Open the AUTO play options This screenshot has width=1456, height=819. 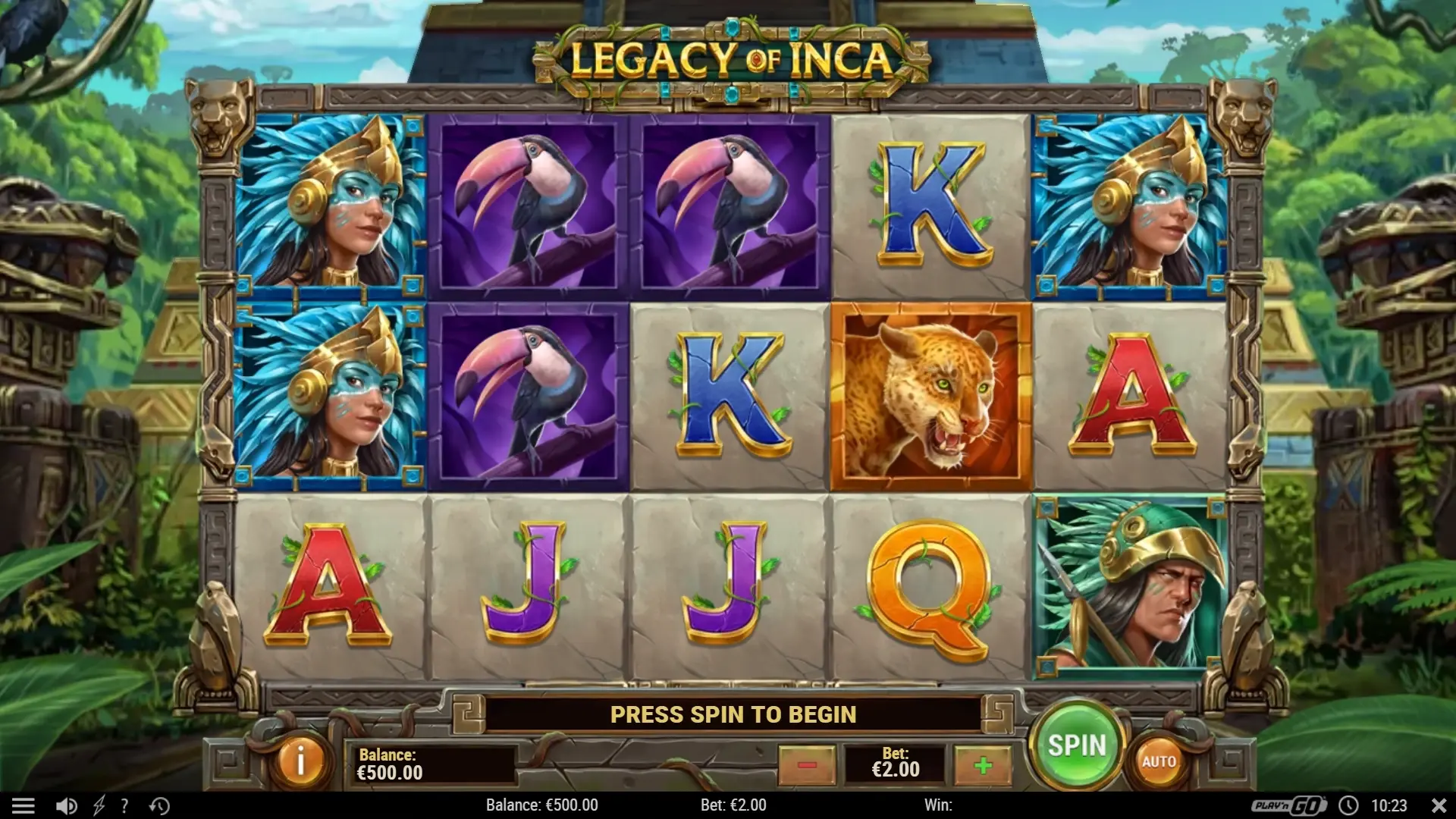(x=1158, y=761)
